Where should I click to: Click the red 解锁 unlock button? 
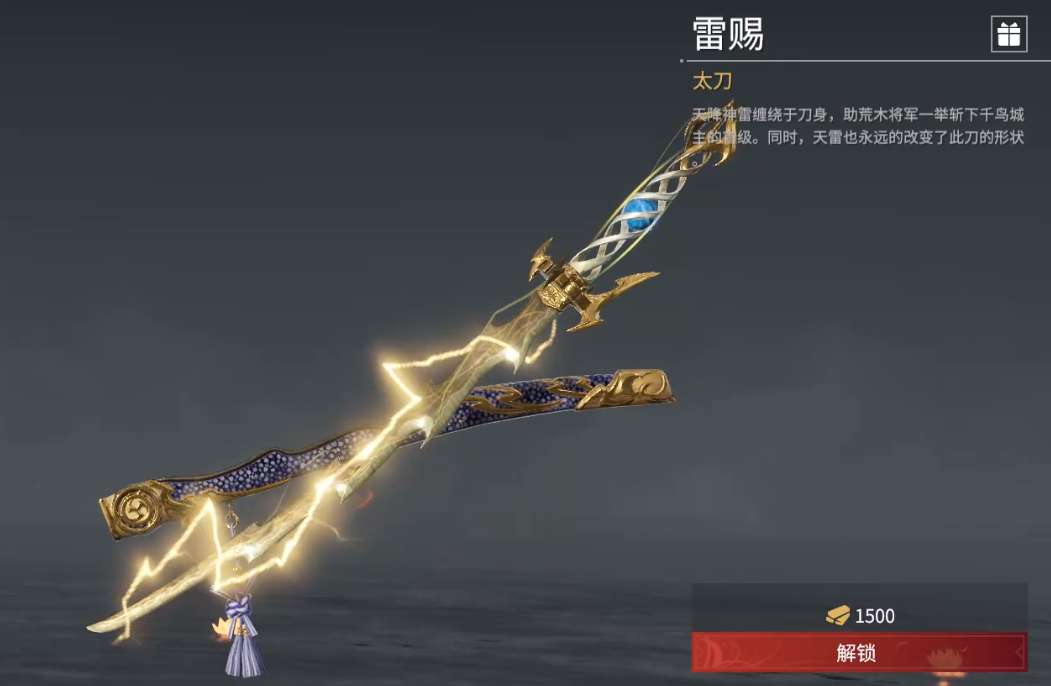pos(858,652)
